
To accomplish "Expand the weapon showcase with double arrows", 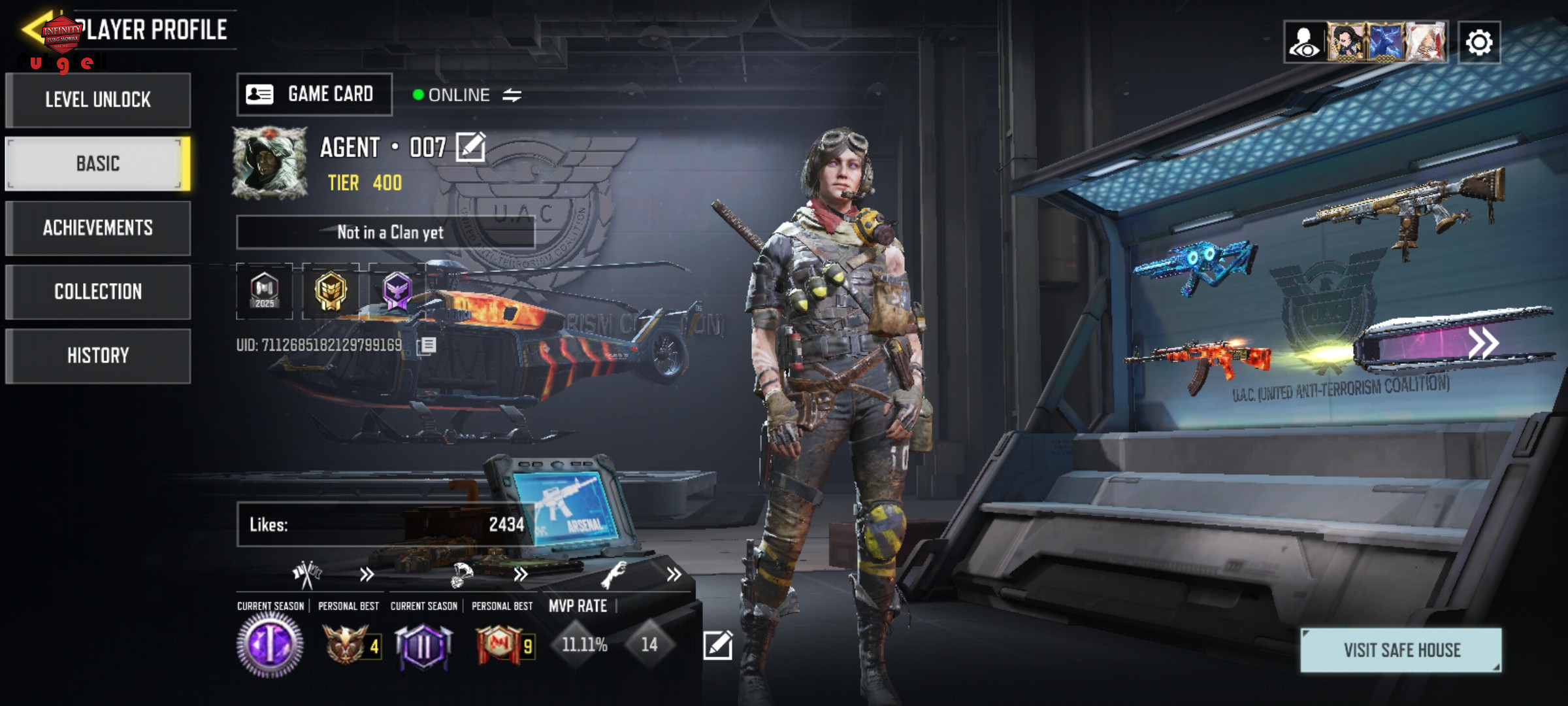I will (x=1483, y=343).
